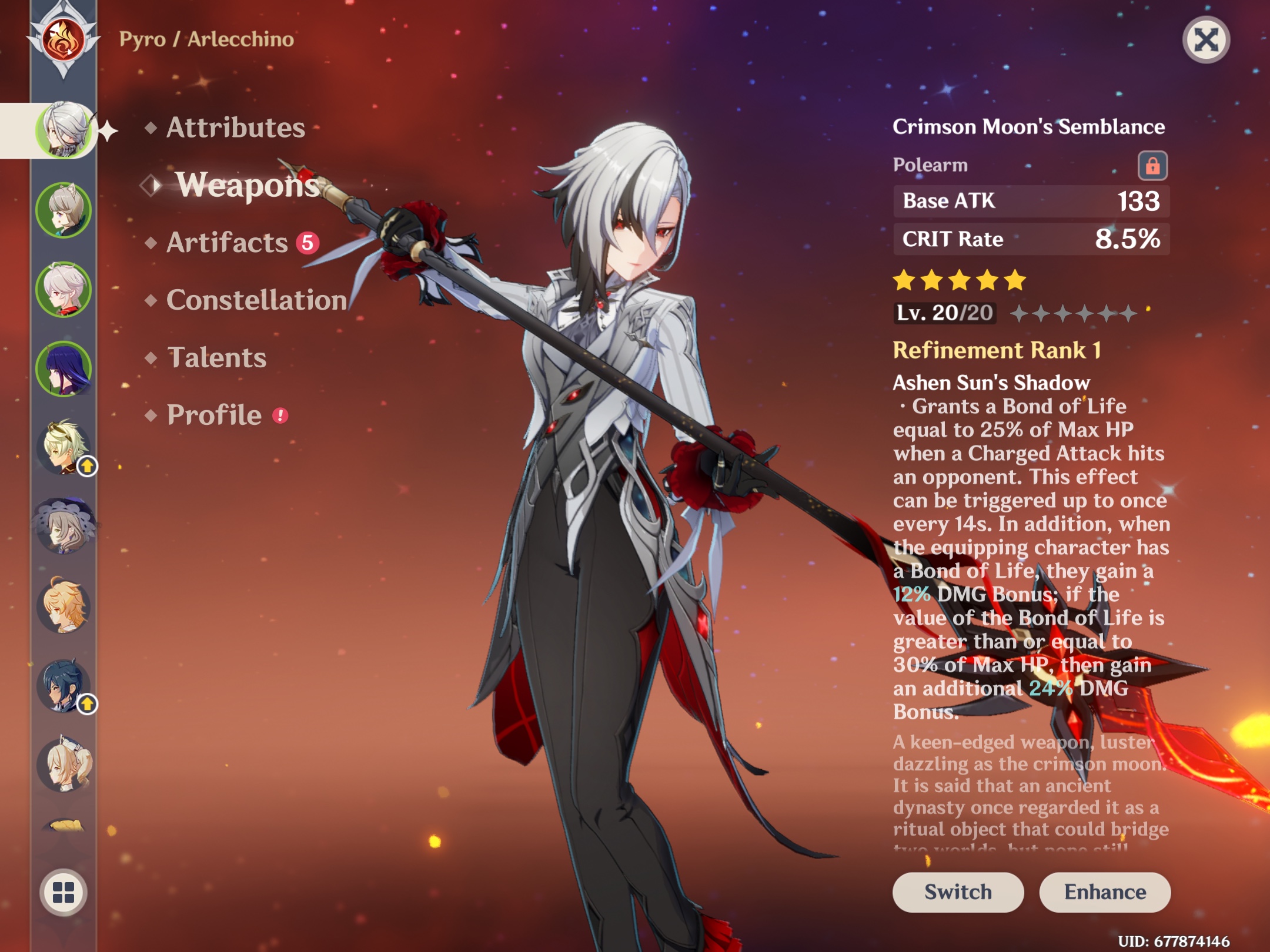
Task: Open Artifacts with the 5 badge
Action: tap(225, 244)
